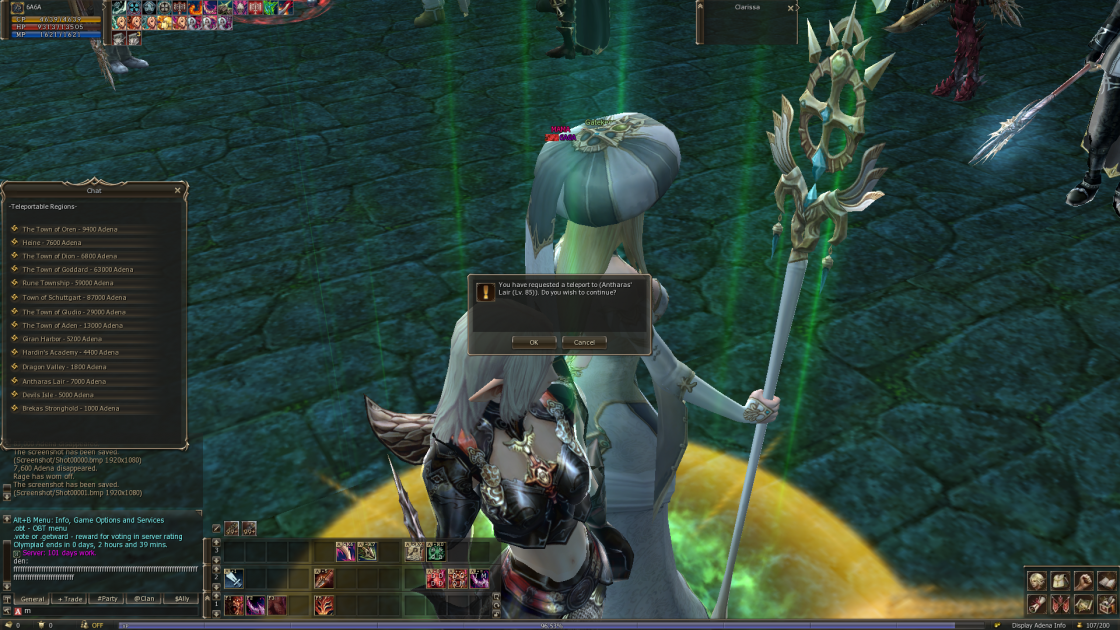Image resolution: width=1120 pixels, height=630 pixels.
Task: Use the sword skill on the hotbar
Action: coord(233,578)
